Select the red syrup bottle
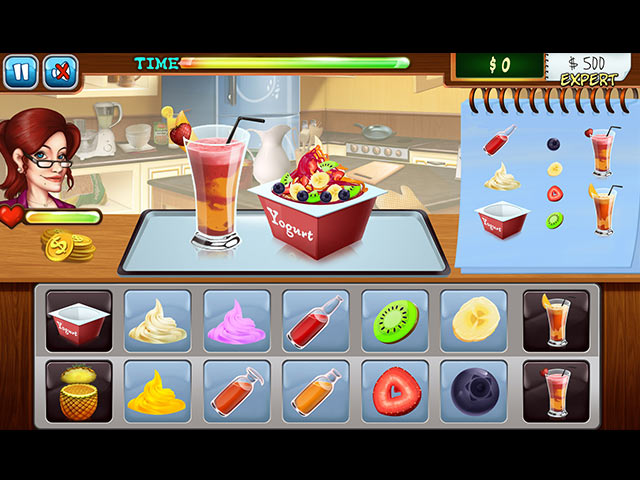 316,321
